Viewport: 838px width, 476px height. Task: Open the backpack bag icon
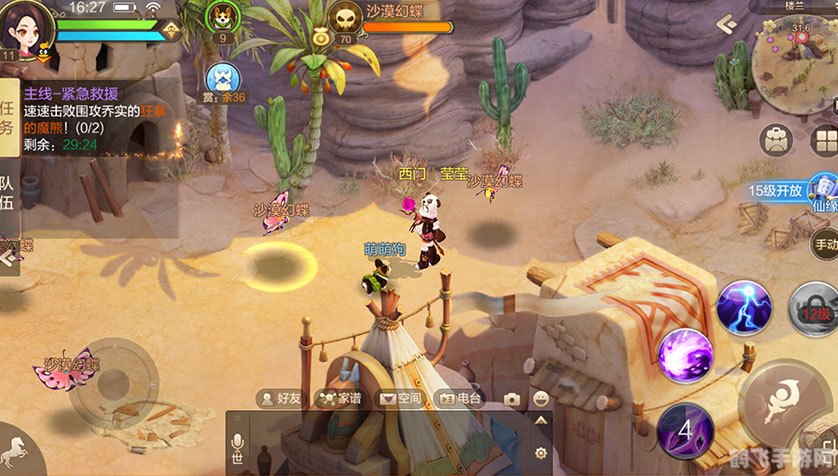(776, 140)
